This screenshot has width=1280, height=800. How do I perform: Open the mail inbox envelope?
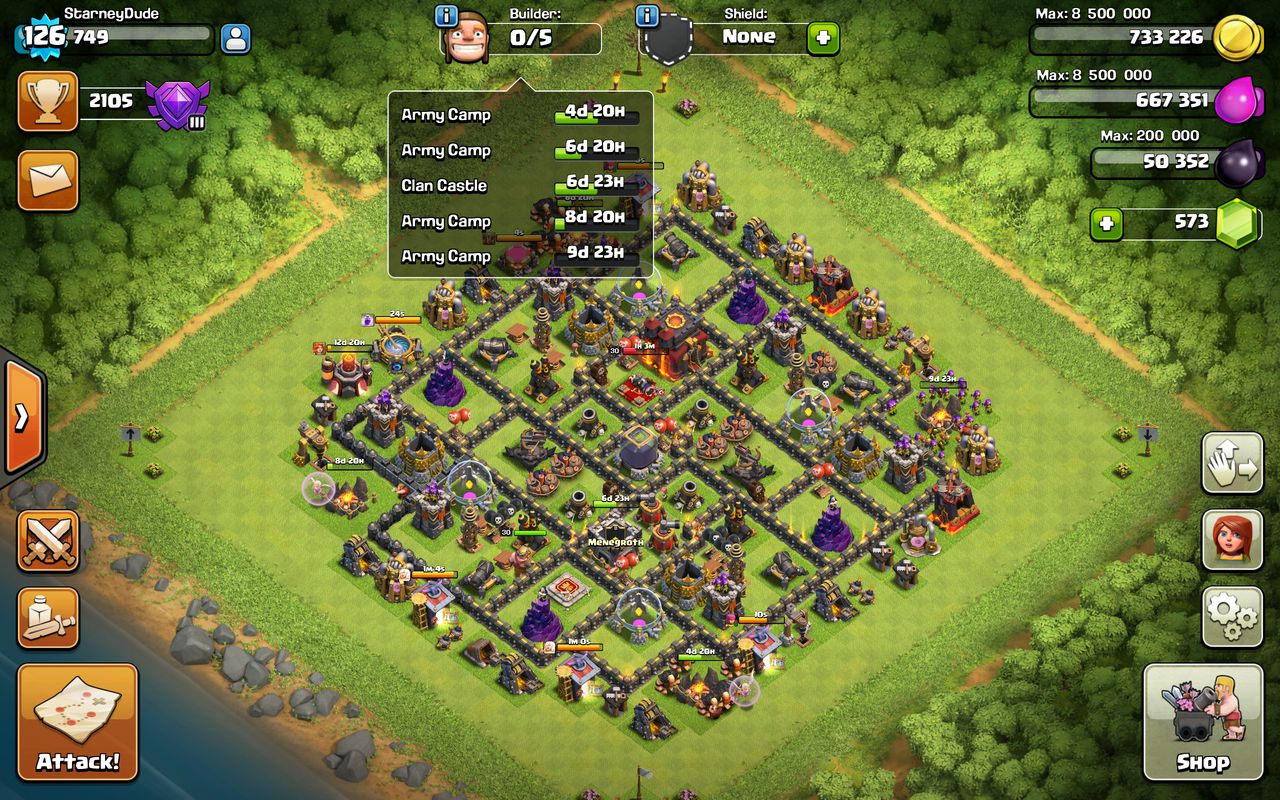pos(47,180)
